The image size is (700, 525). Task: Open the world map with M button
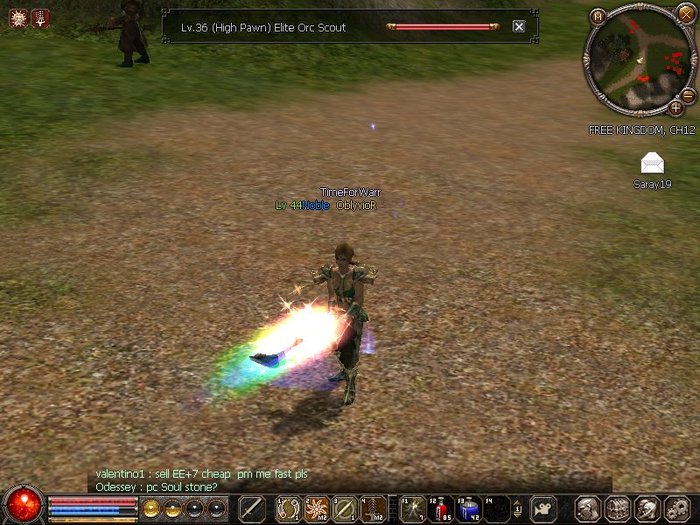pyautogui.click(x=597, y=16)
